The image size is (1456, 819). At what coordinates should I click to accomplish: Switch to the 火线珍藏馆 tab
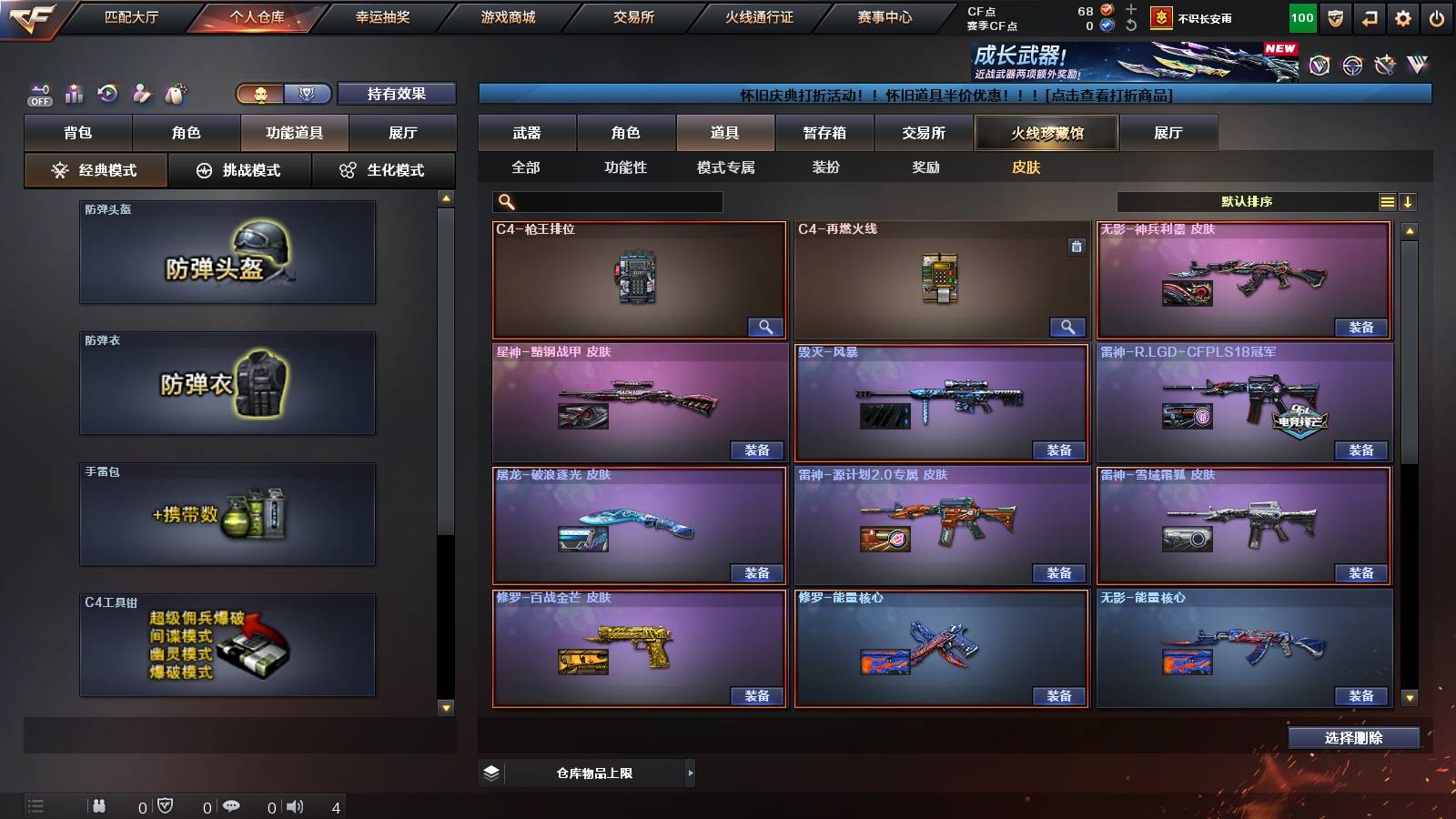coord(1046,133)
